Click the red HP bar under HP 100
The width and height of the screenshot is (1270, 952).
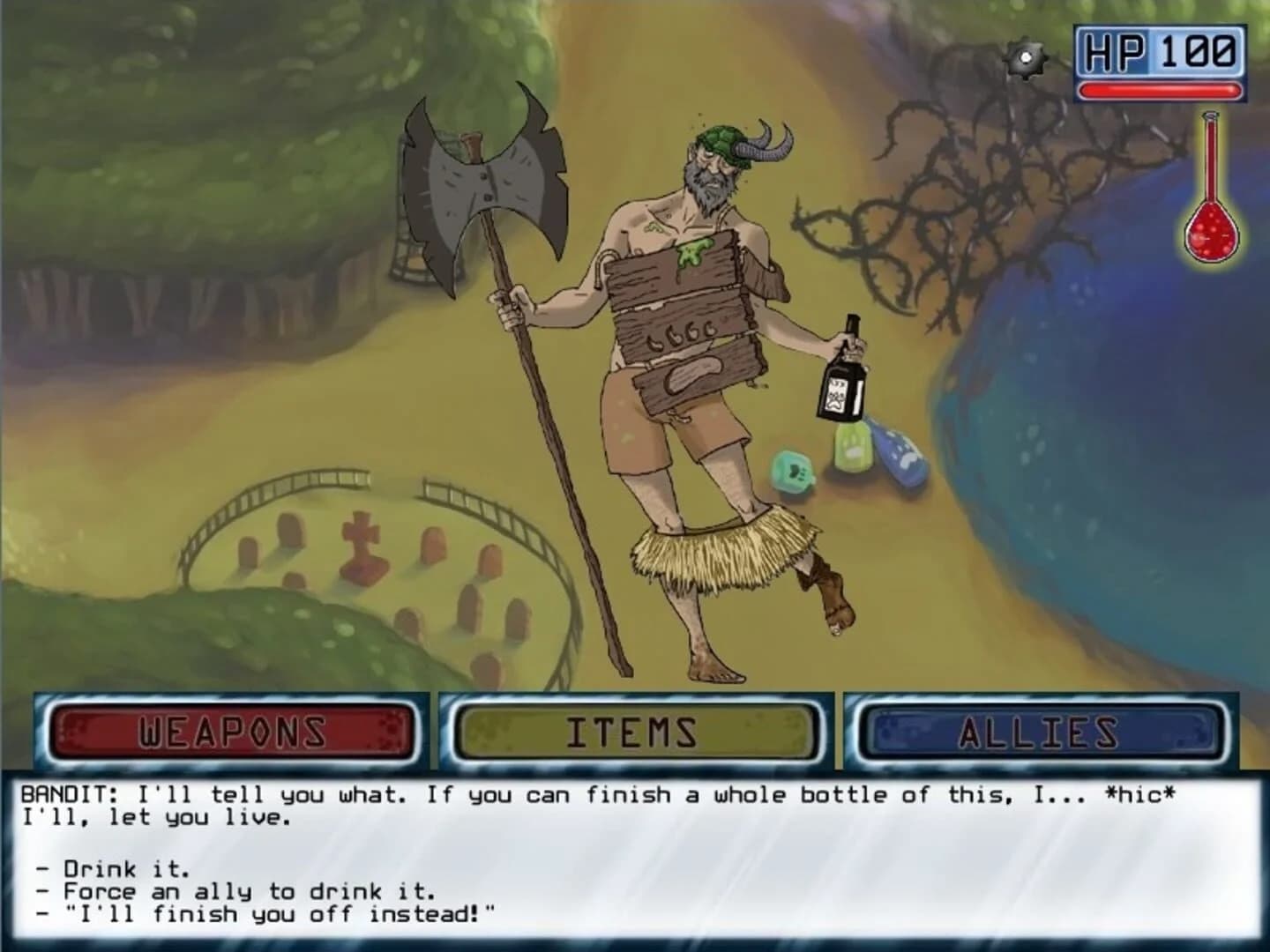point(1155,88)
